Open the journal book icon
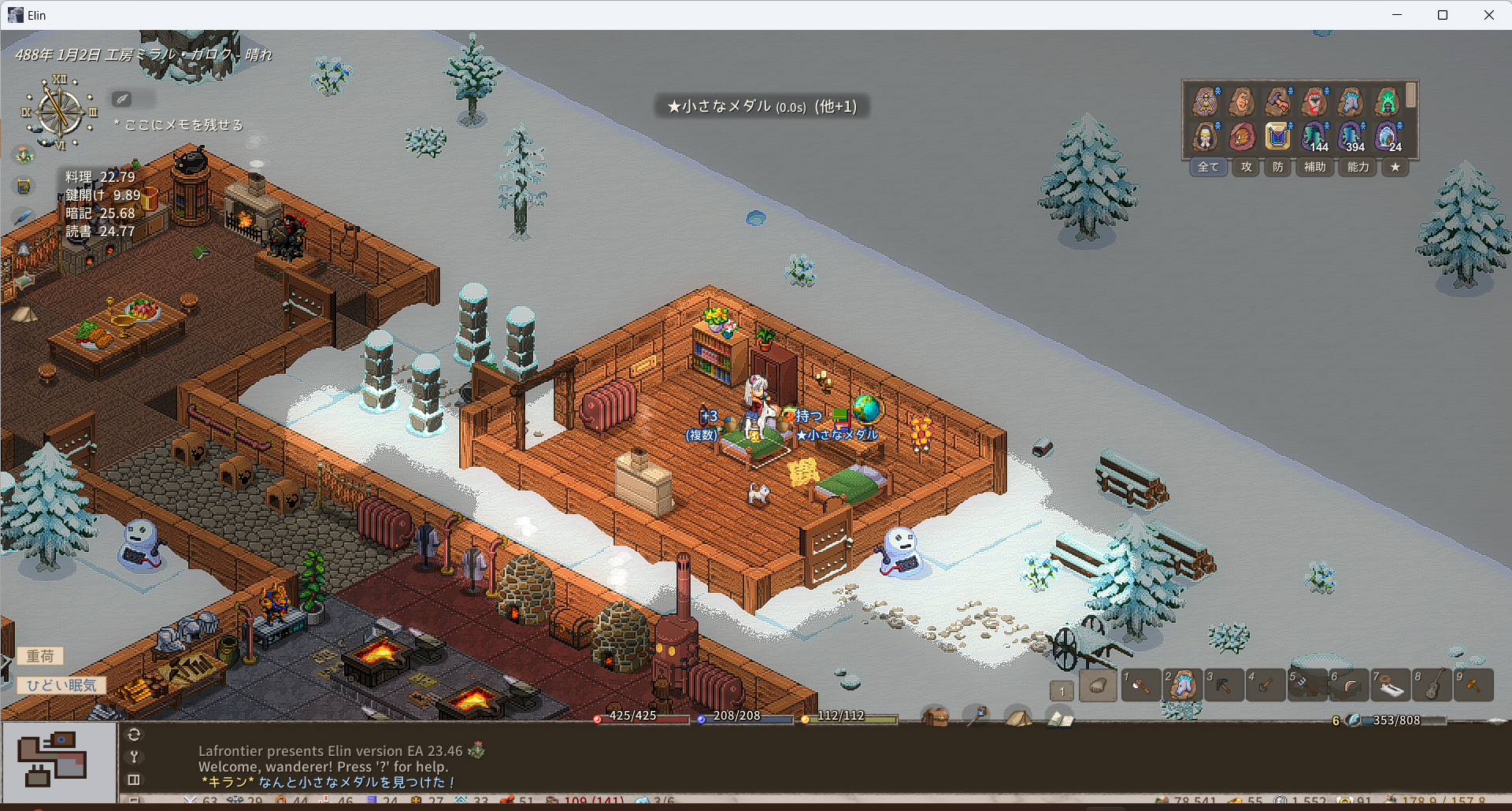 point(1059,718)
